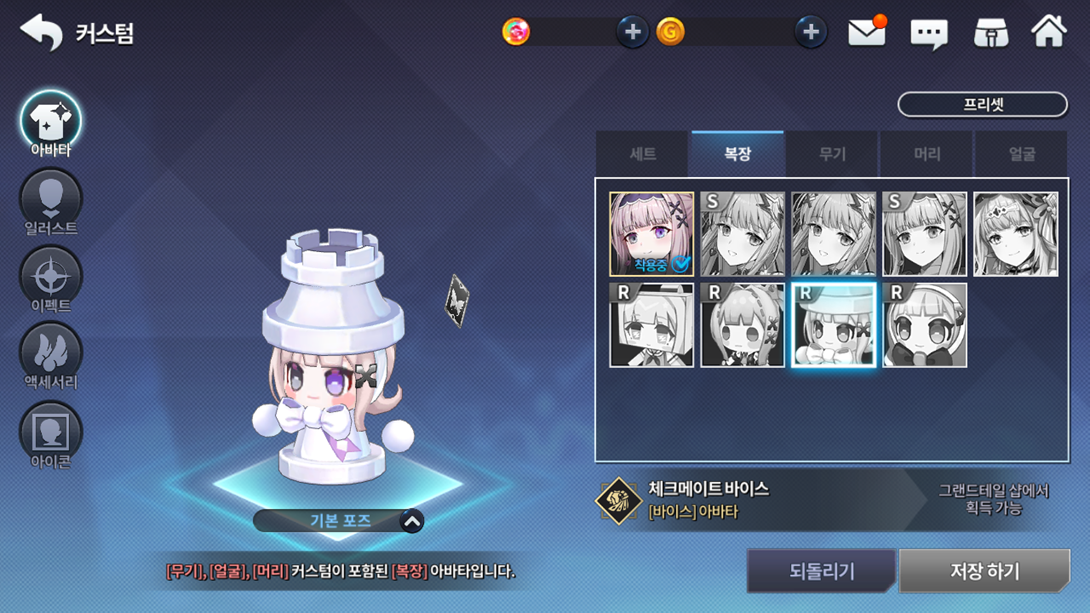Go back with the return arrow
Viewport: 1090px width, 613px height.
coord(41,32)
